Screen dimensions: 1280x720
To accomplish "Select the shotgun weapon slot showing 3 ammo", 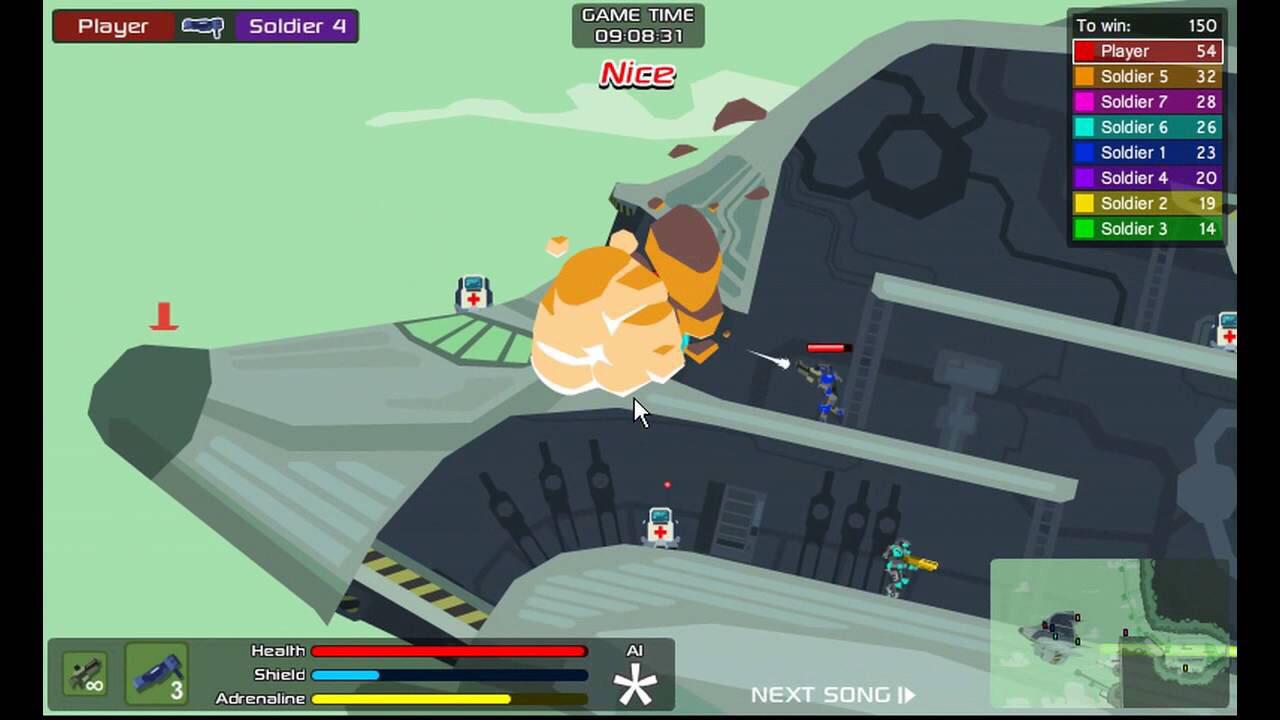I will point(155,674).
